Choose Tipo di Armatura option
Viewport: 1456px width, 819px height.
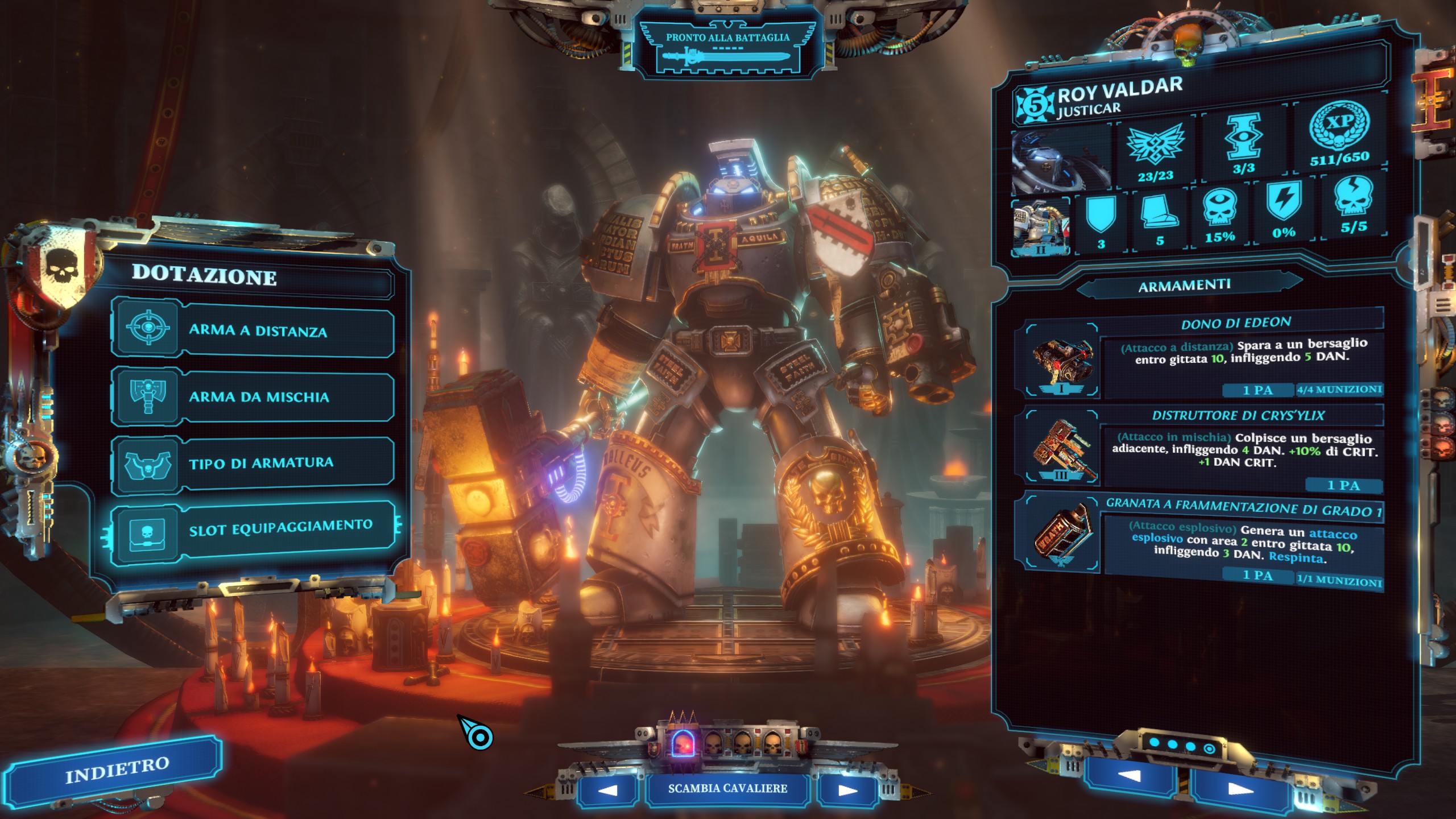click(x=253, y=463)
